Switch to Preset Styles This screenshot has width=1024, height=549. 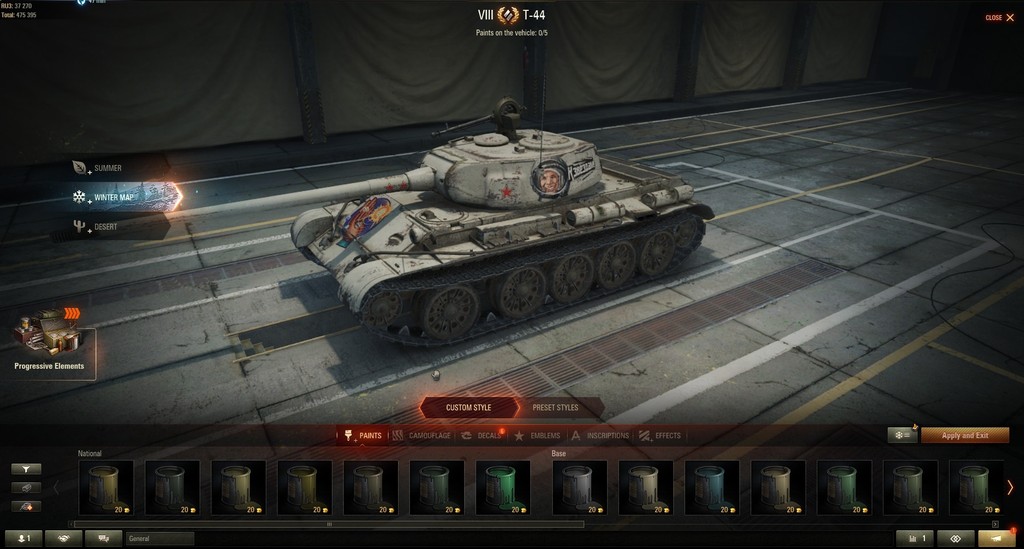click(555, 408)
